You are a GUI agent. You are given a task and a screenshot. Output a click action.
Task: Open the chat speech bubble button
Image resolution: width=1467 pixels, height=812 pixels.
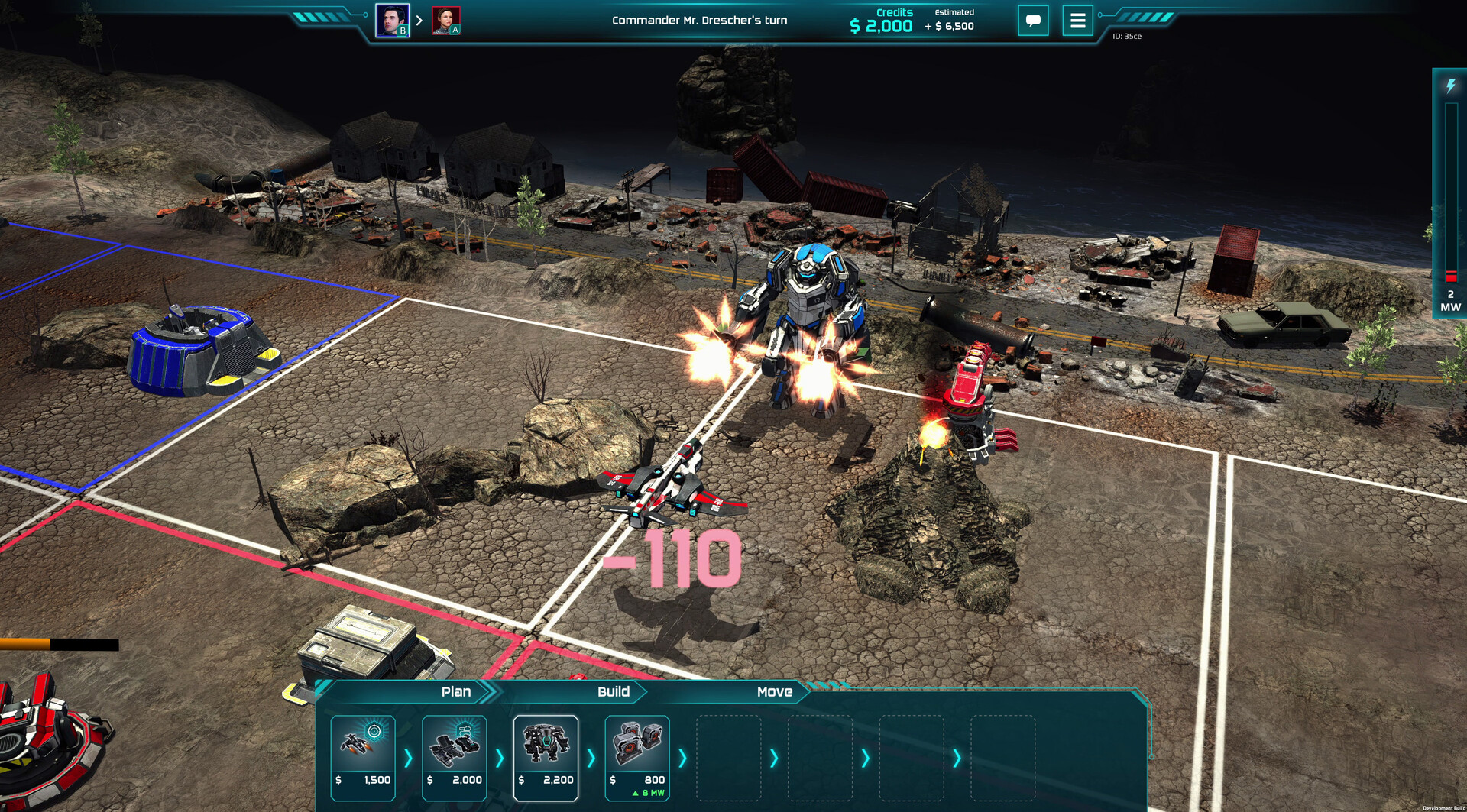tap(1033, 21)
